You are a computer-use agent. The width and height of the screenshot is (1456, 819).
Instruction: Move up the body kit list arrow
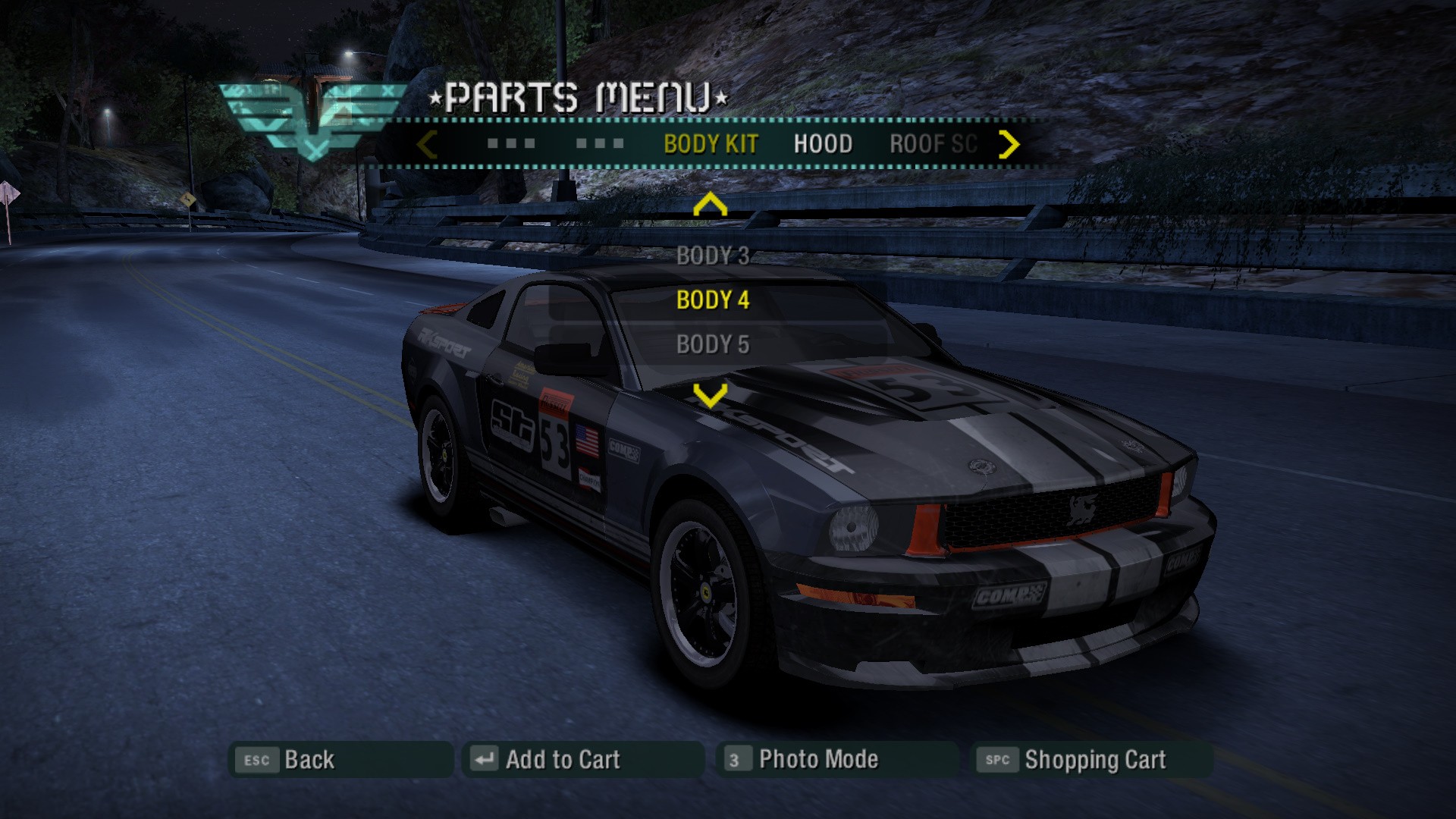710,205
